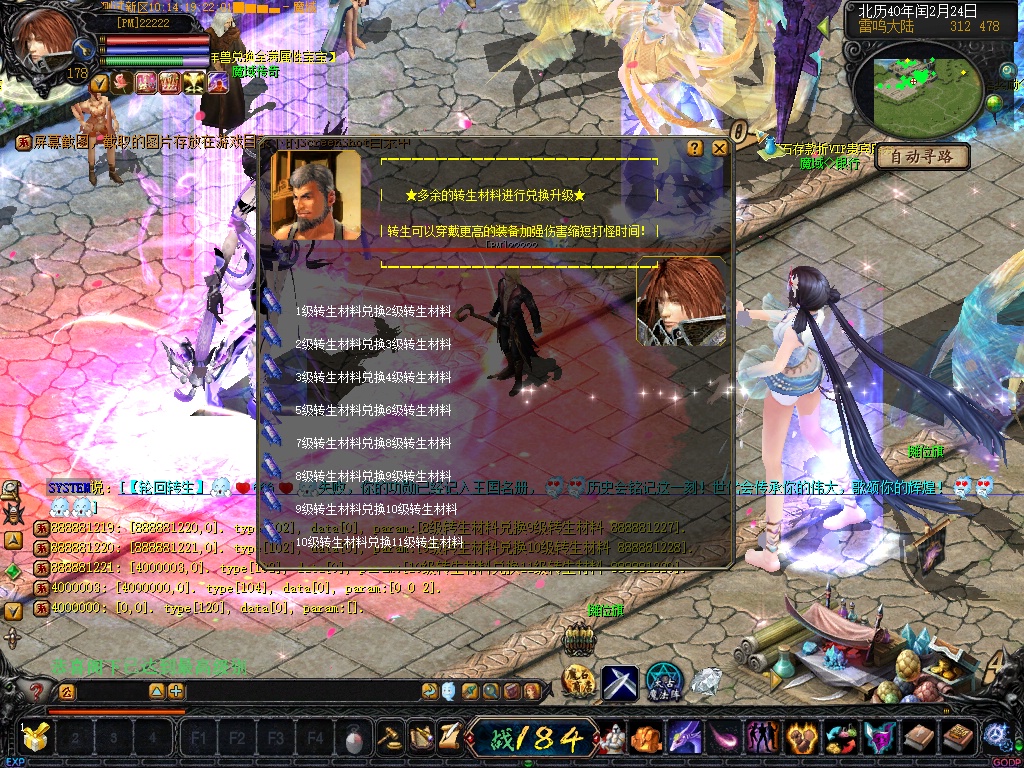1024x768 pixels.
Task: Pick 3级转生材料兑换4级转生材料 option
Action: pos(373,377)
